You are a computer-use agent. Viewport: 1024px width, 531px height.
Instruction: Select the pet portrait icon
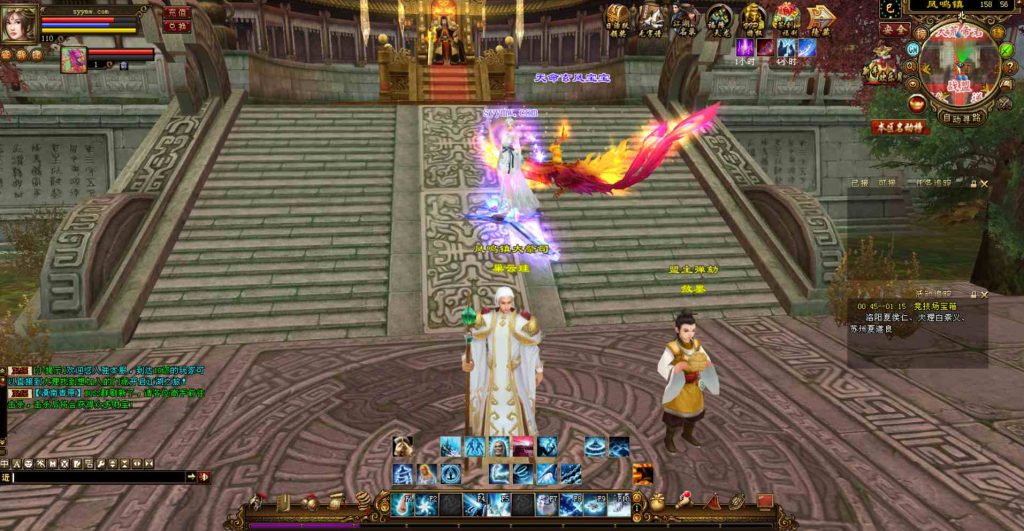pyautogui.click(x=73, y=59)
